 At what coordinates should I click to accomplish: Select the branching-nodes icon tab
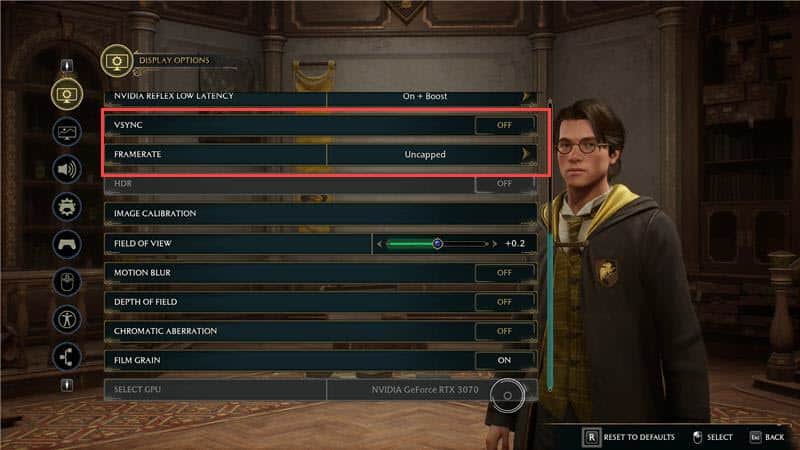[x=67, y=356]
